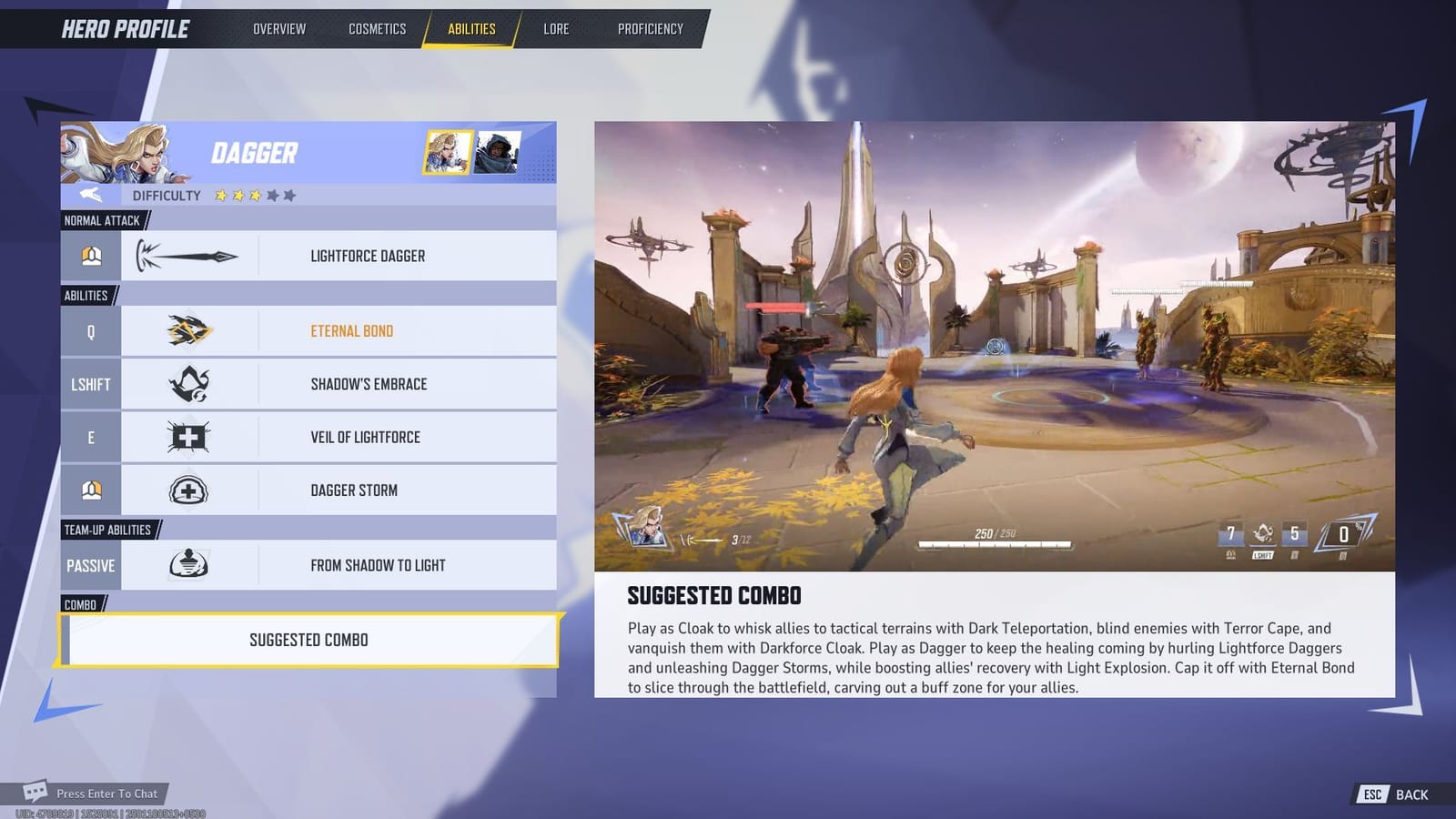Screen dimensions: 1456x819
Task: Click the fourth difficulty star
Action: coord(273,194)
